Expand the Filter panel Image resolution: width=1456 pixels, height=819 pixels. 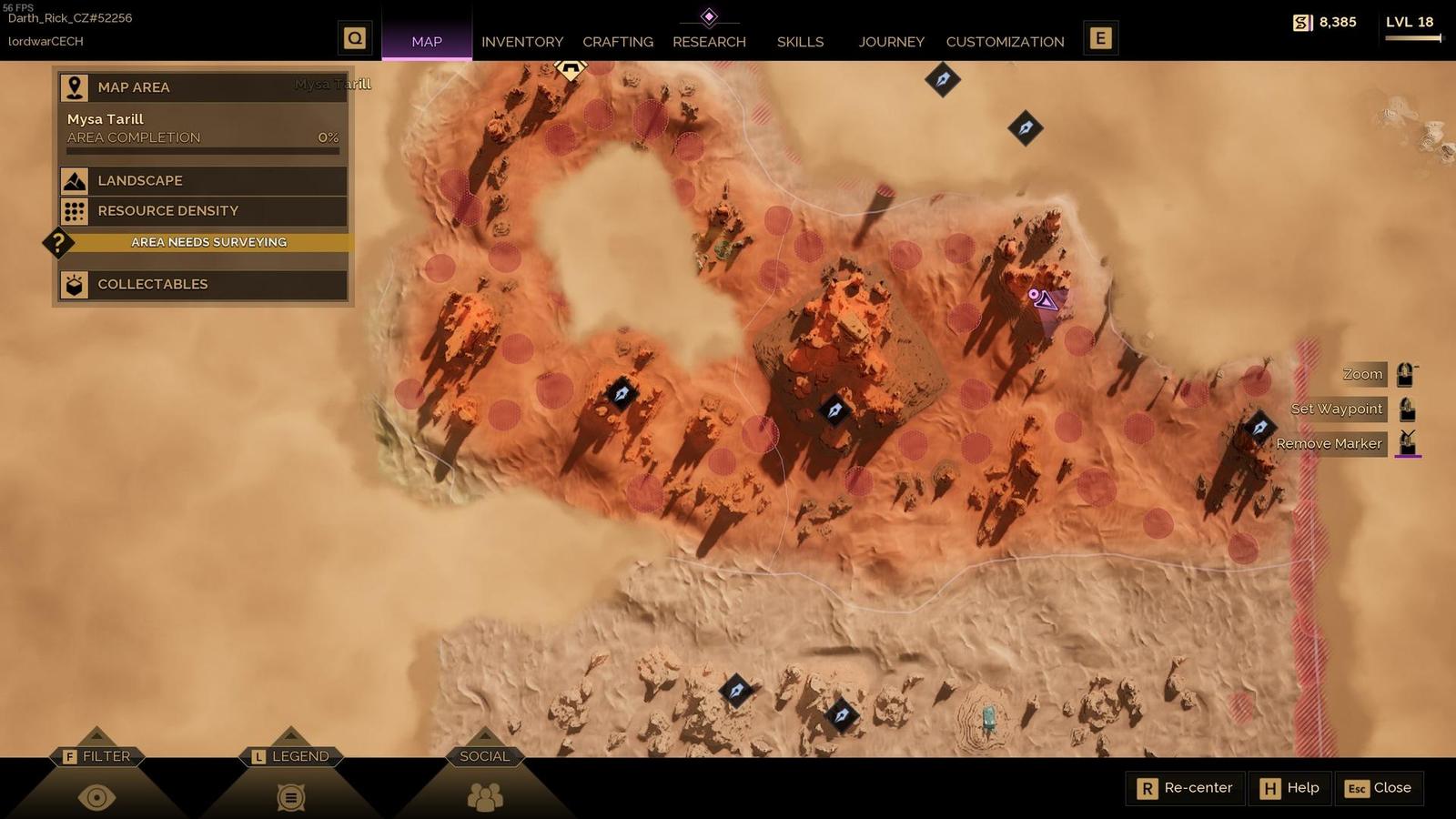(97, 756)
